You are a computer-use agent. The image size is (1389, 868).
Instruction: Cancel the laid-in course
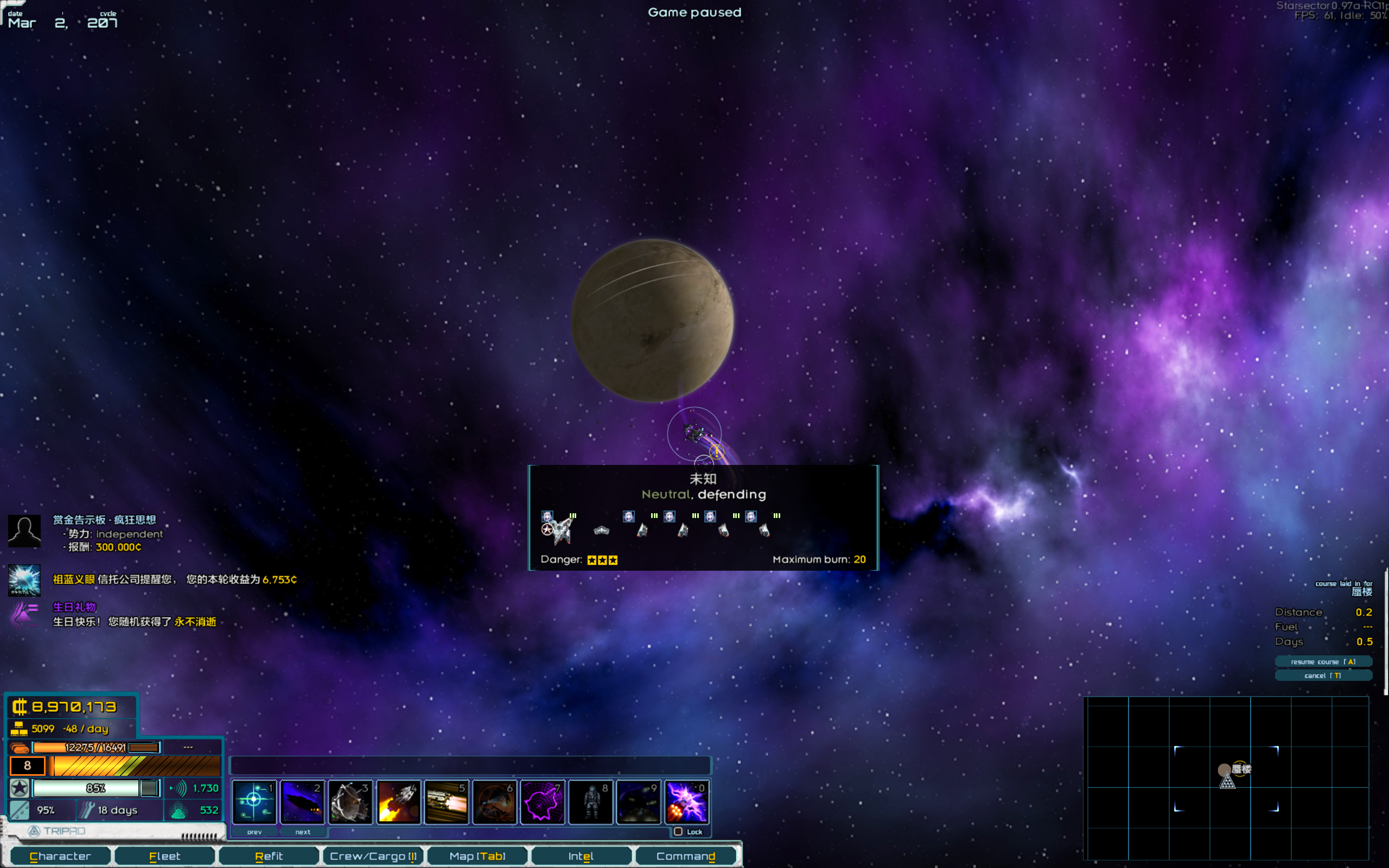pyautogui.click(x=1323, y=676)
